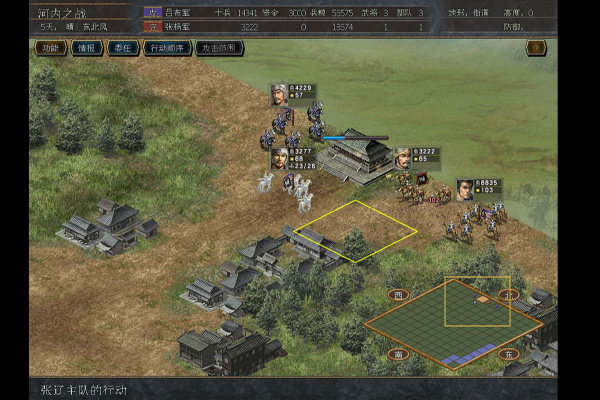
Task: Select the officer portrait with 3277 troops
Action: click(x=278, y=158)
